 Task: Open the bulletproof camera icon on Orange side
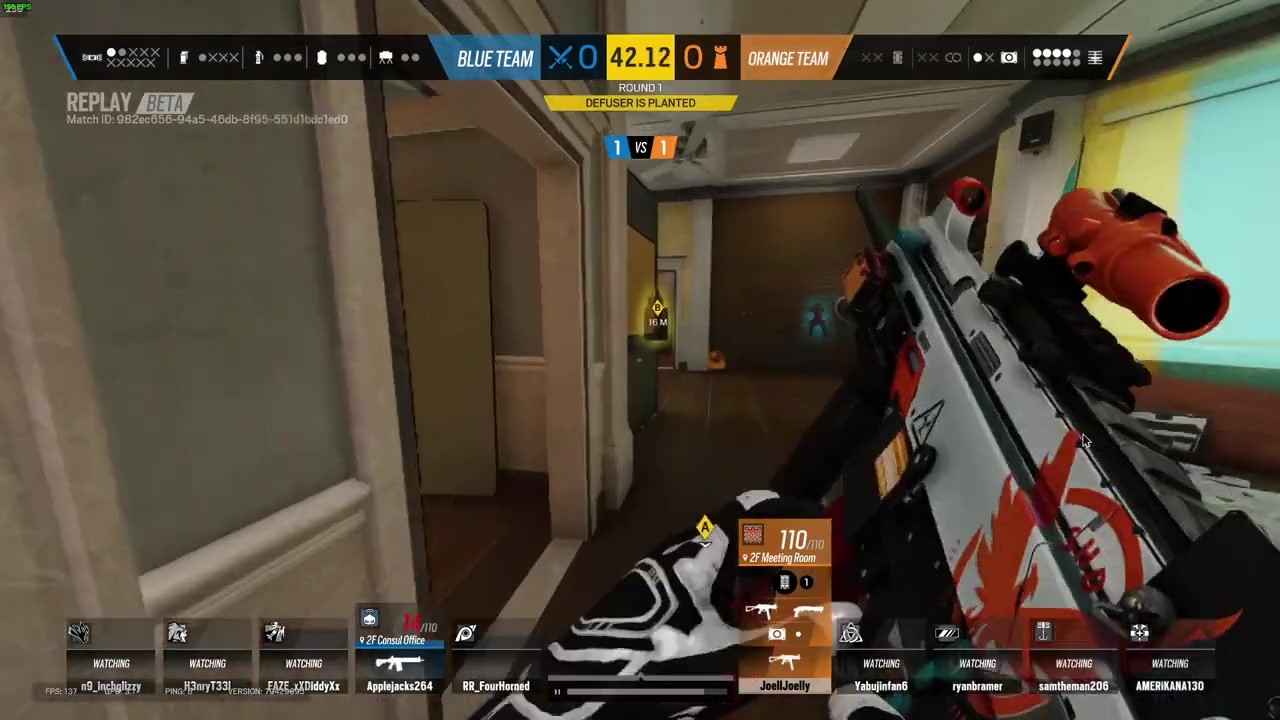coord(1009,57)
